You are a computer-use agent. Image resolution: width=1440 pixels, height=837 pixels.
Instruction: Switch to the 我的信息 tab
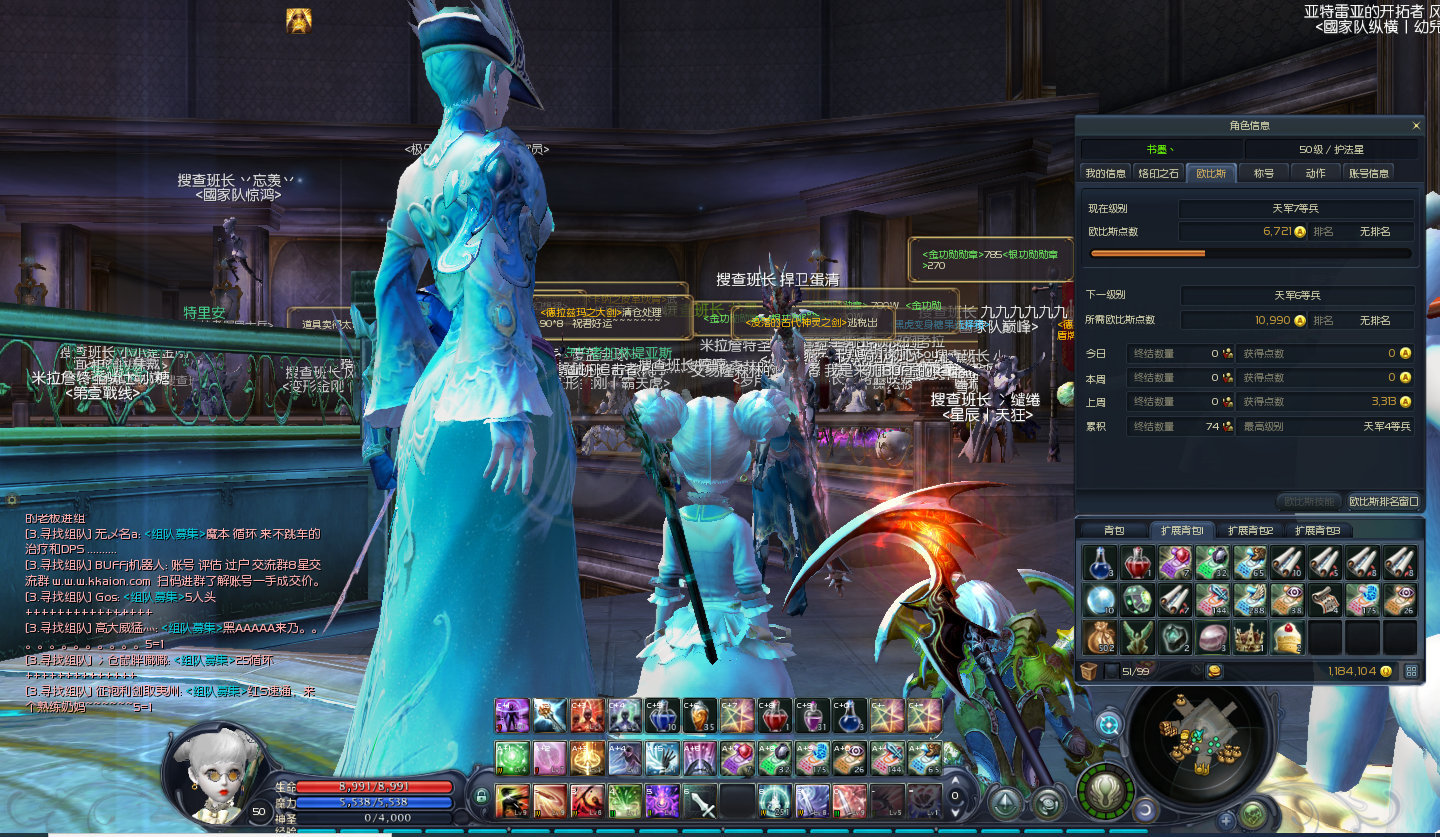point(1106,173)
